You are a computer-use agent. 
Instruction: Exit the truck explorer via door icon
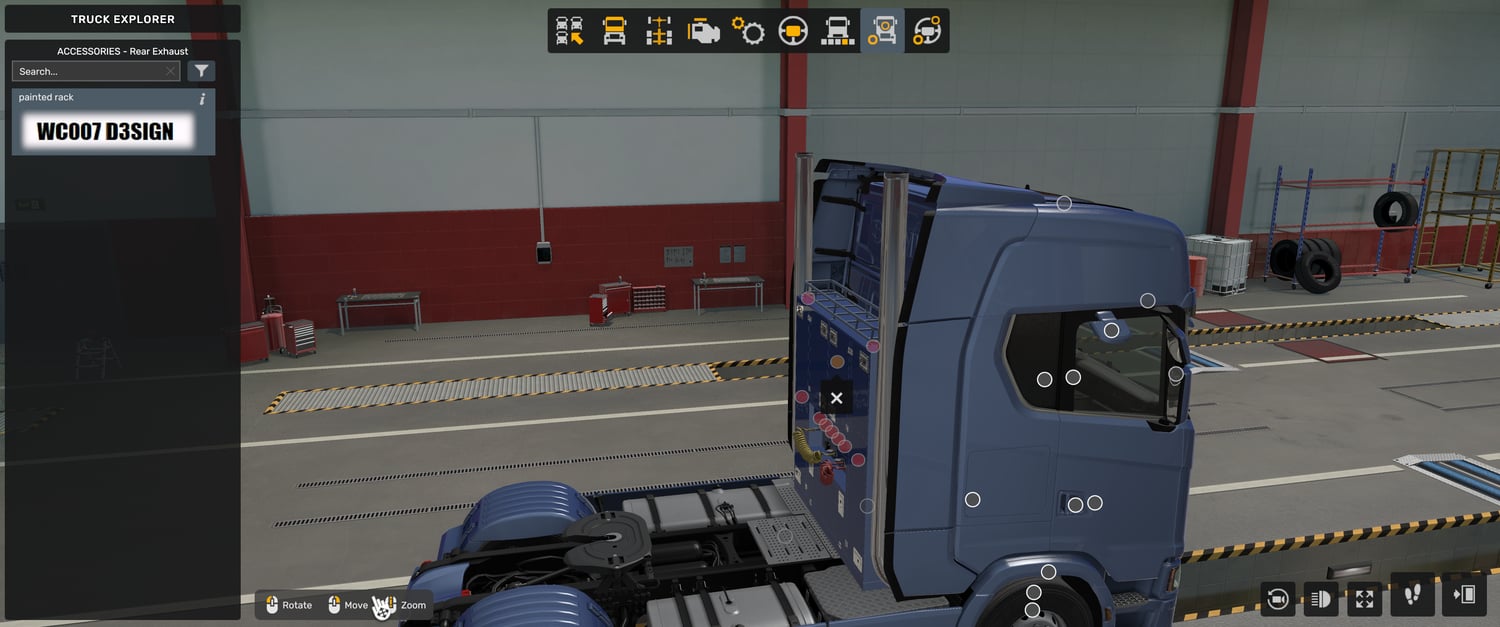coord(1464,596)
